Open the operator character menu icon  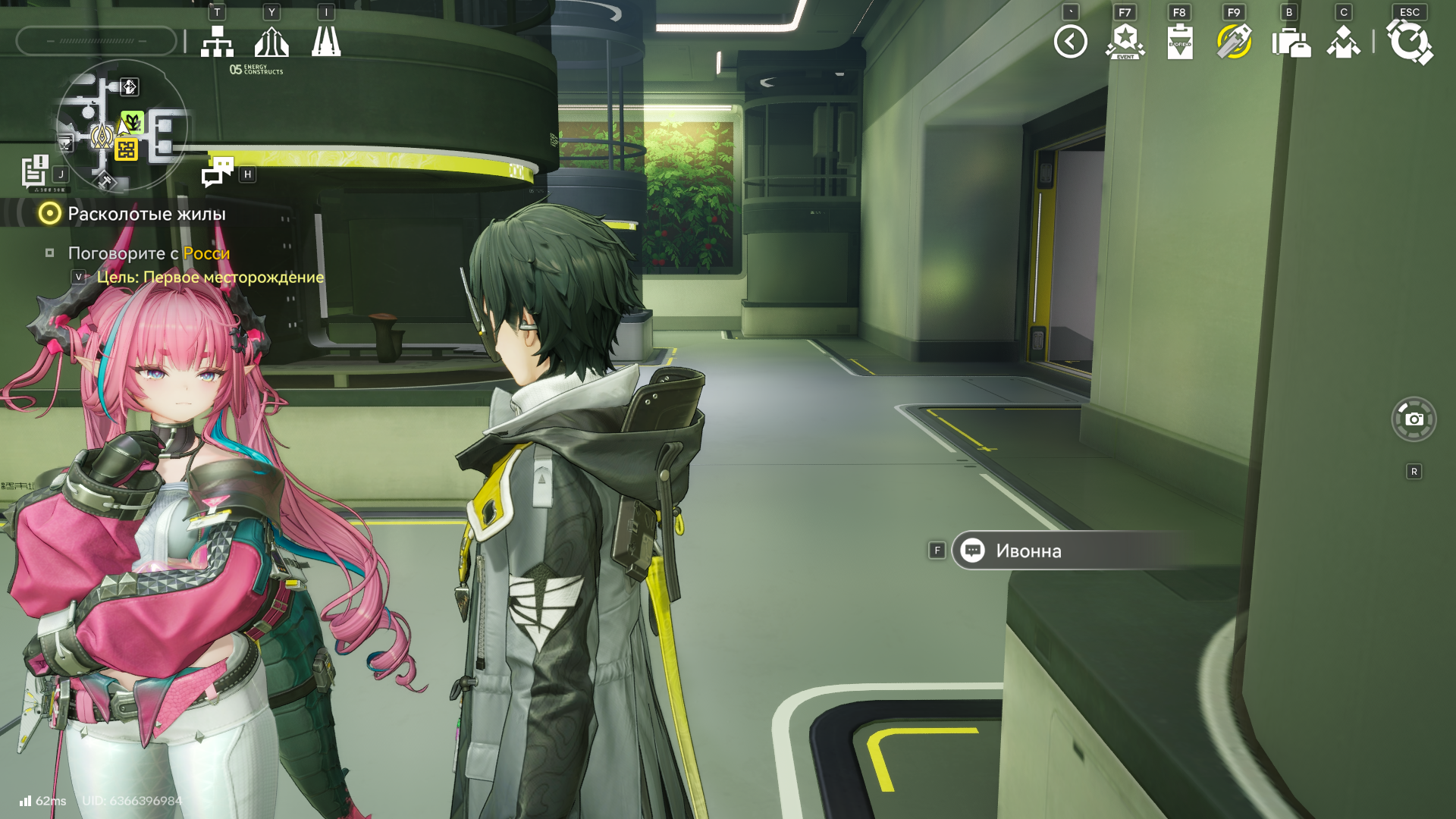pyautogui.click(x=1343, y=42)
